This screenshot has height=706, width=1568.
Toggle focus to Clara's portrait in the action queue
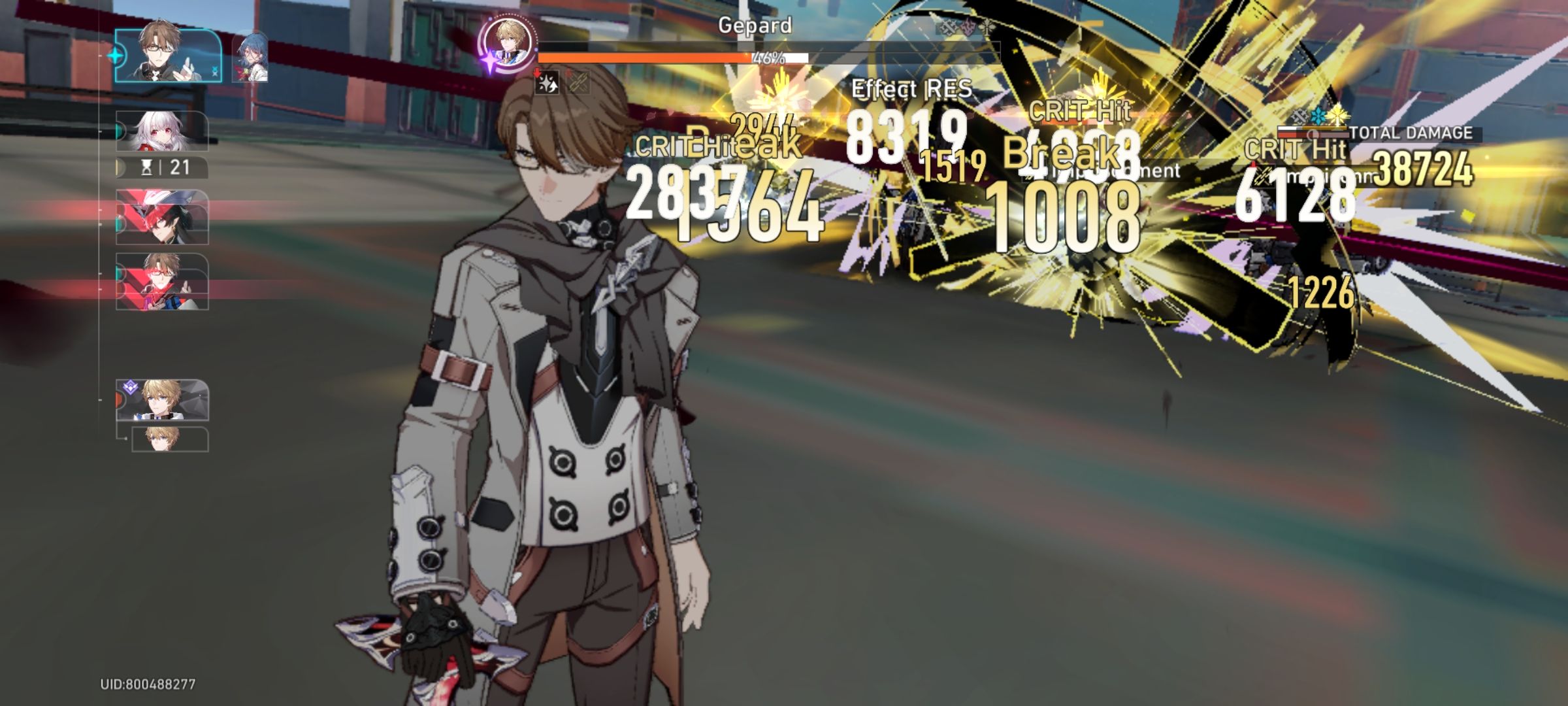pyautogui.click(x=164, y=132)
